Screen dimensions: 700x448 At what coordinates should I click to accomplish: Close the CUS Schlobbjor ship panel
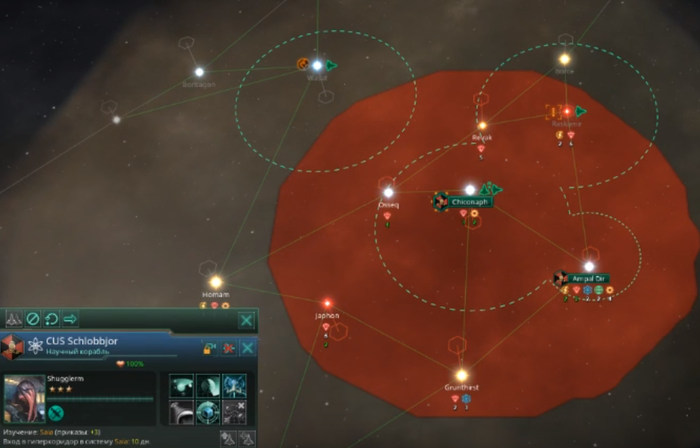point(246,348)
